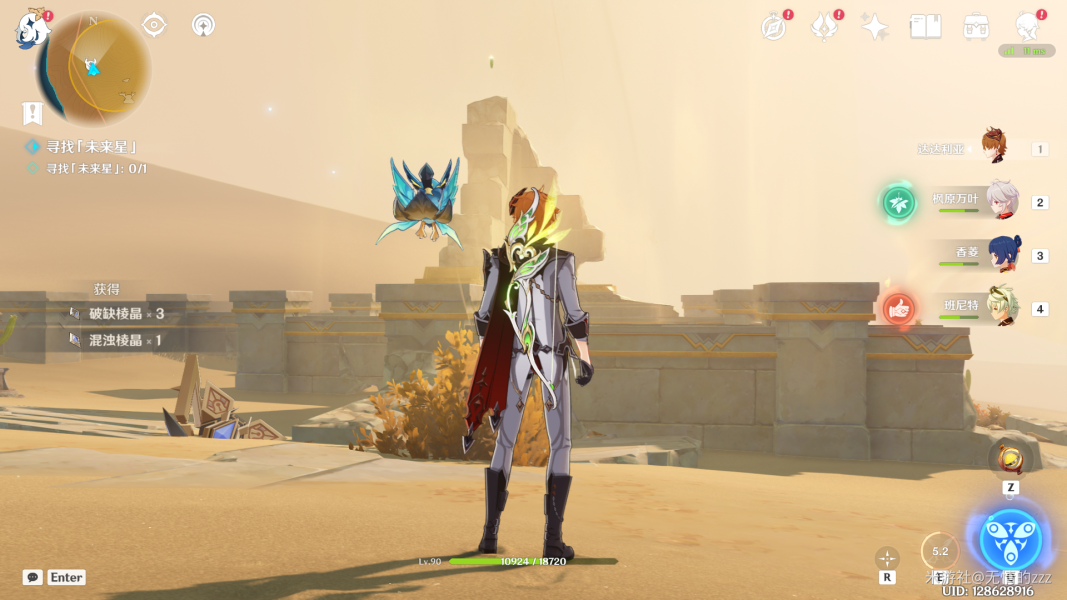This screenshot has height=600, width=1067.
Task: Open the adventurer handbook book icon
Action: pyautogui.click(x=925, y=27)
